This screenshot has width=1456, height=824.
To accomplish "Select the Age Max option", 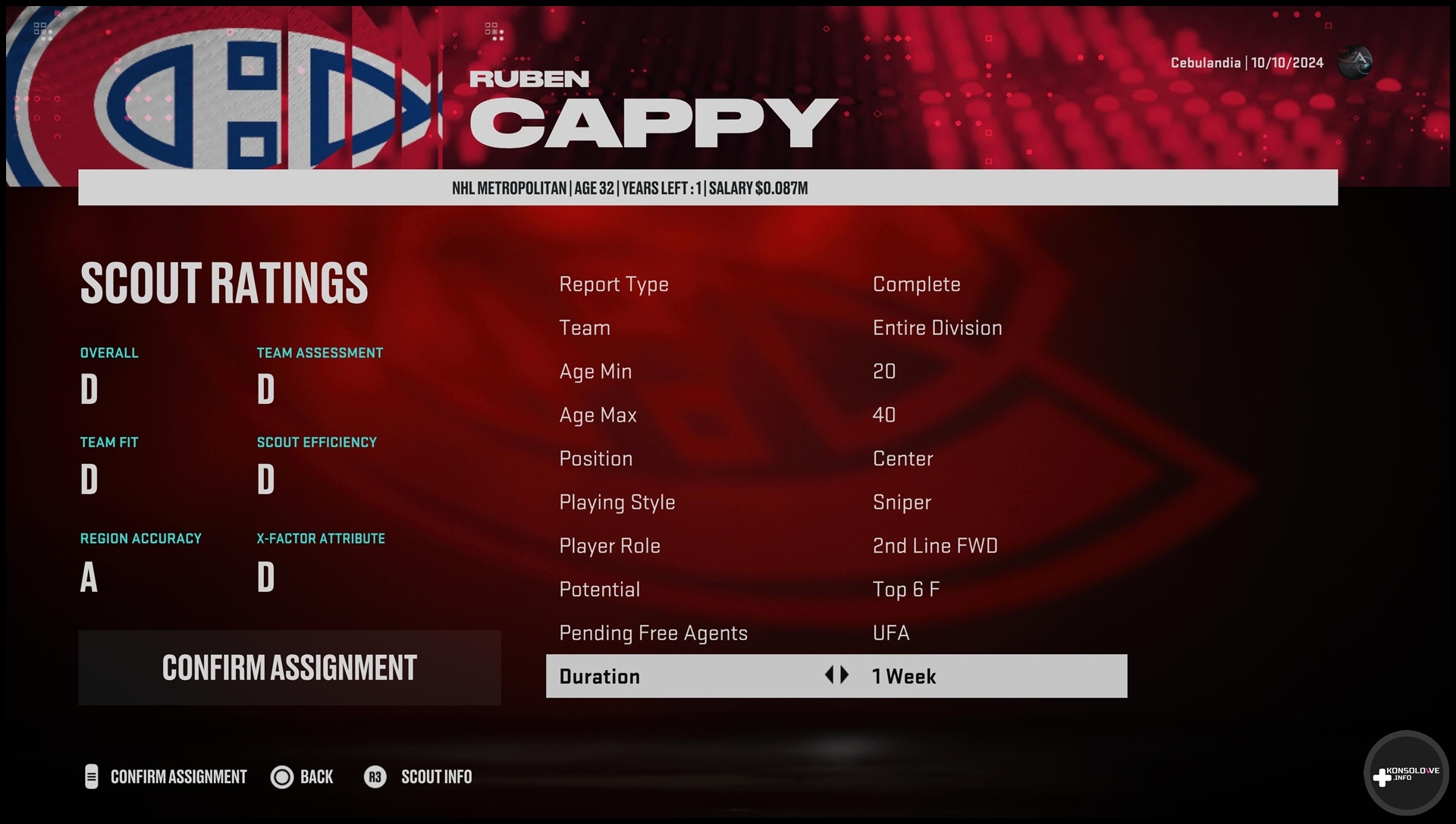I will pyautogui.click(x=836, y=415).
